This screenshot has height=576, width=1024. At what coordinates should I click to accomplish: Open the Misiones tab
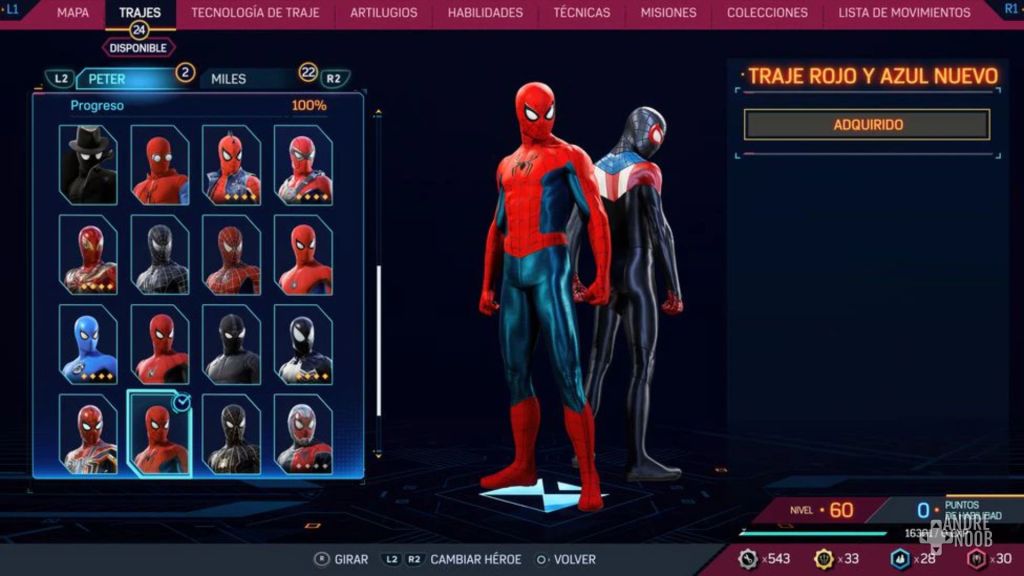click(x=668, y=13)
